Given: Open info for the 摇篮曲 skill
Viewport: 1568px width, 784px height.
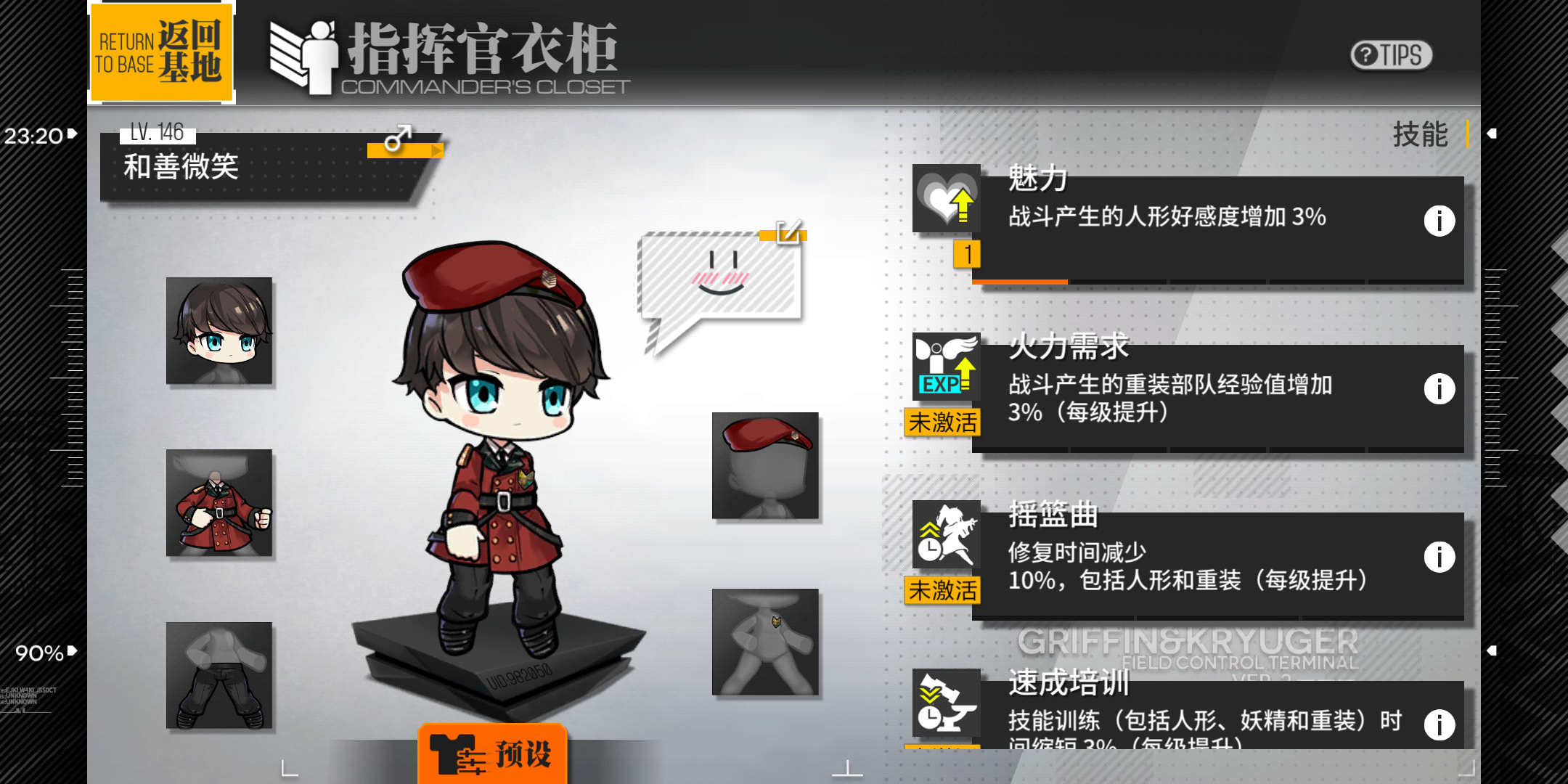Looking at the screenshot, I should coord(1440,558).
